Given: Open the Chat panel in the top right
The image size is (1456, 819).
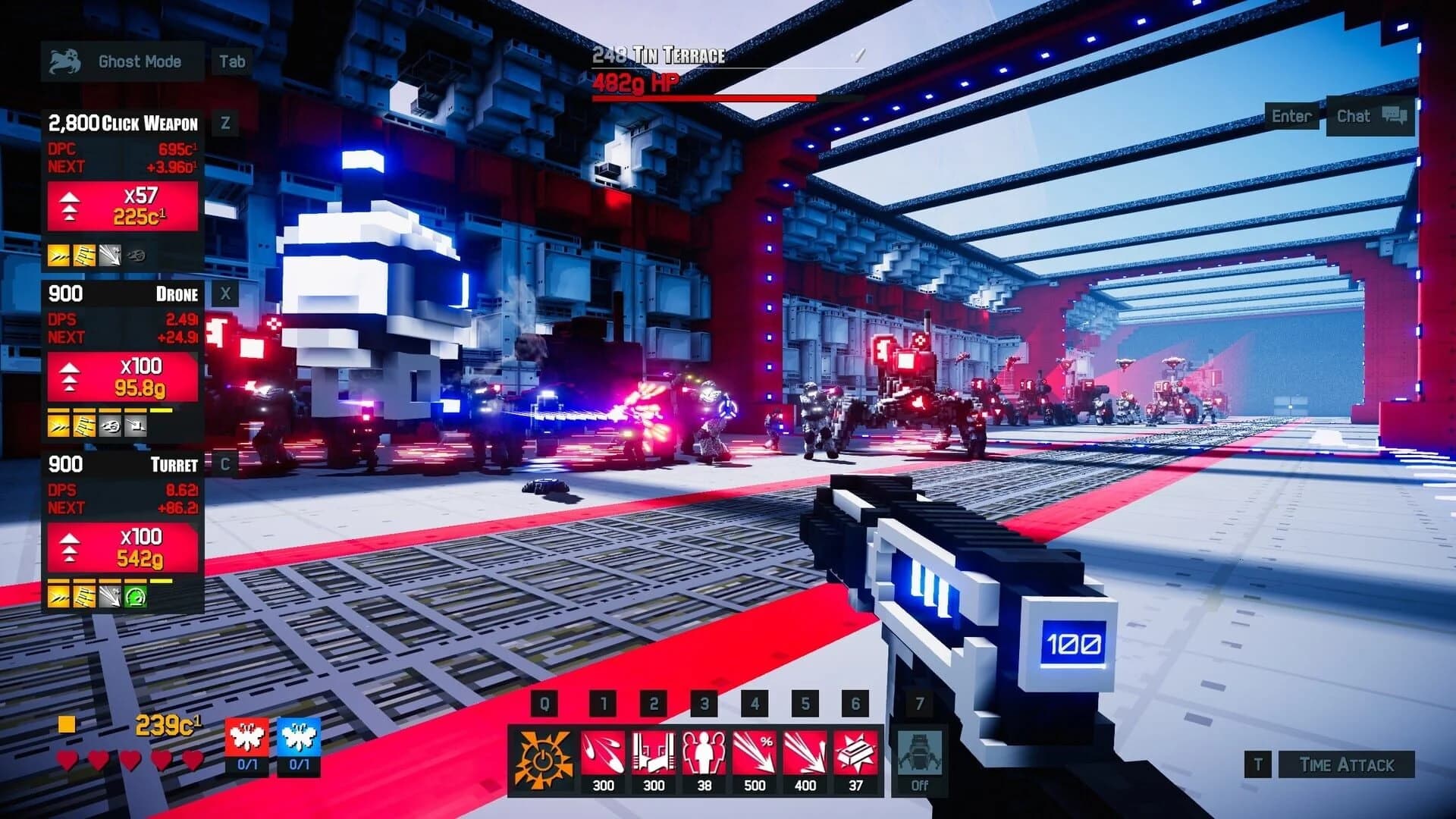Looking at the screenshot, I should 1370,115.
